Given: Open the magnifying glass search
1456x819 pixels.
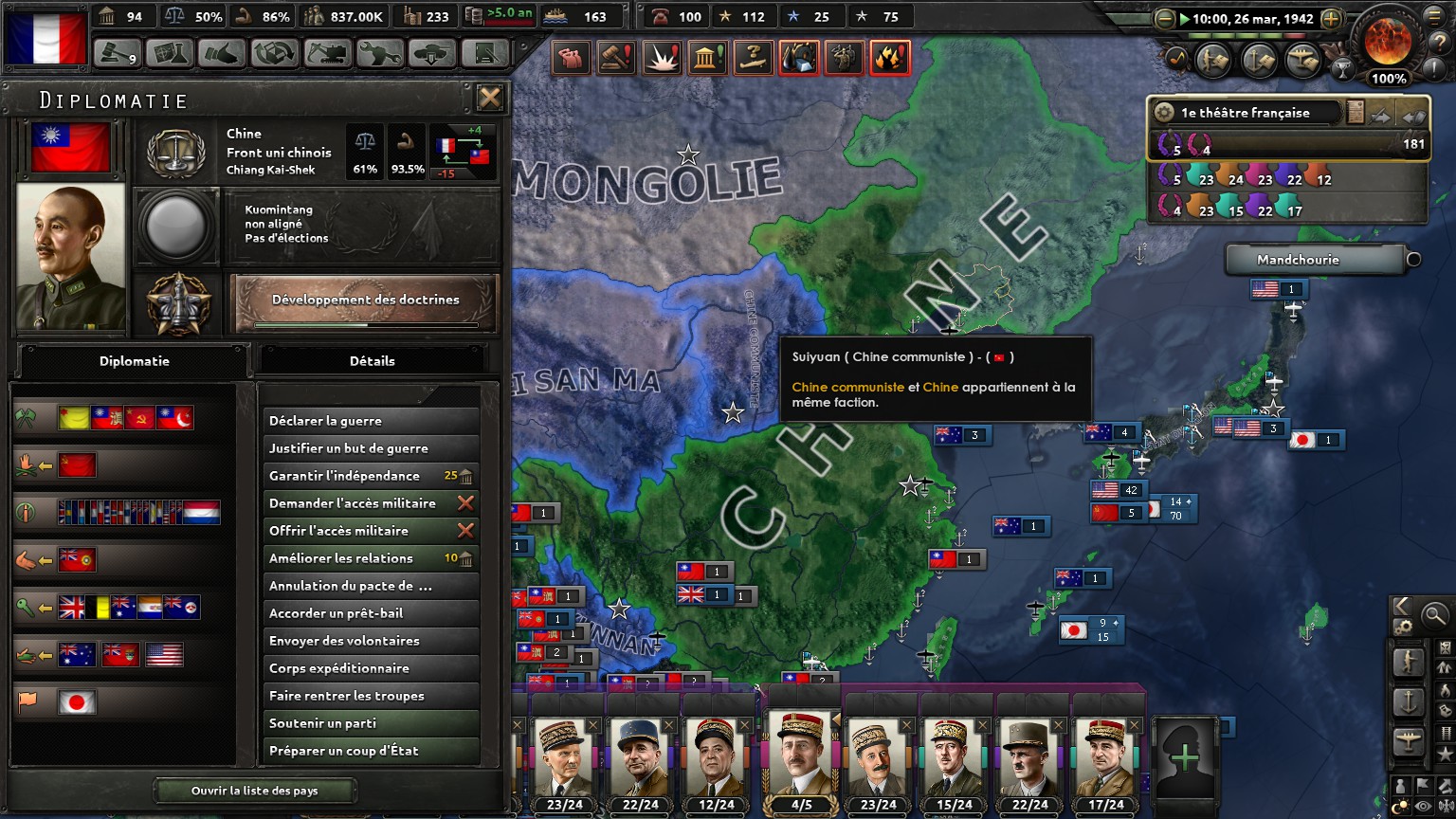Looking at the screenshot, I should (1434, 614).
